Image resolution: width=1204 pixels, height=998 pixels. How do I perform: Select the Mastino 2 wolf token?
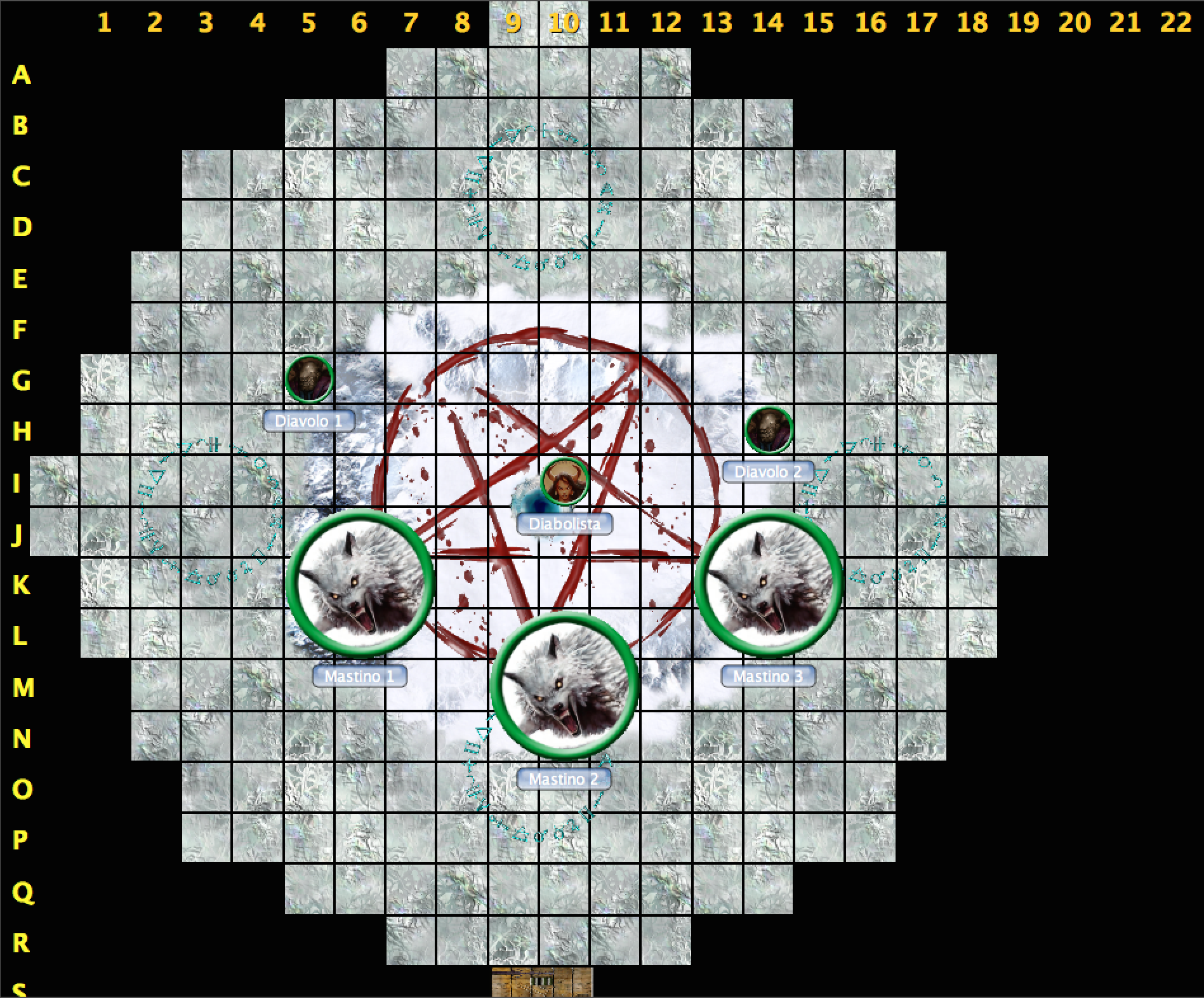(x=564, y=686)
